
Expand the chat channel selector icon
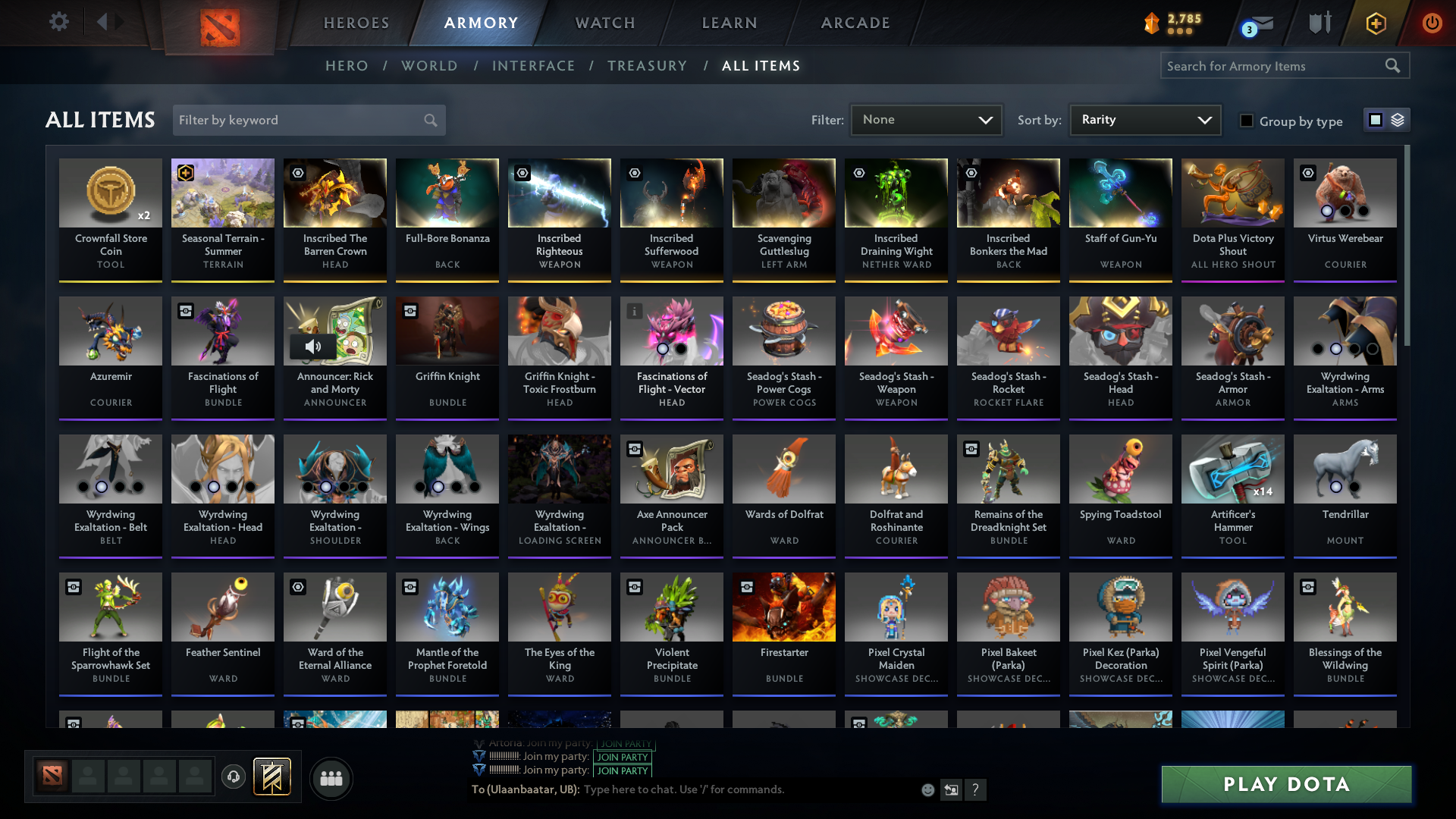tap(951, 789)
